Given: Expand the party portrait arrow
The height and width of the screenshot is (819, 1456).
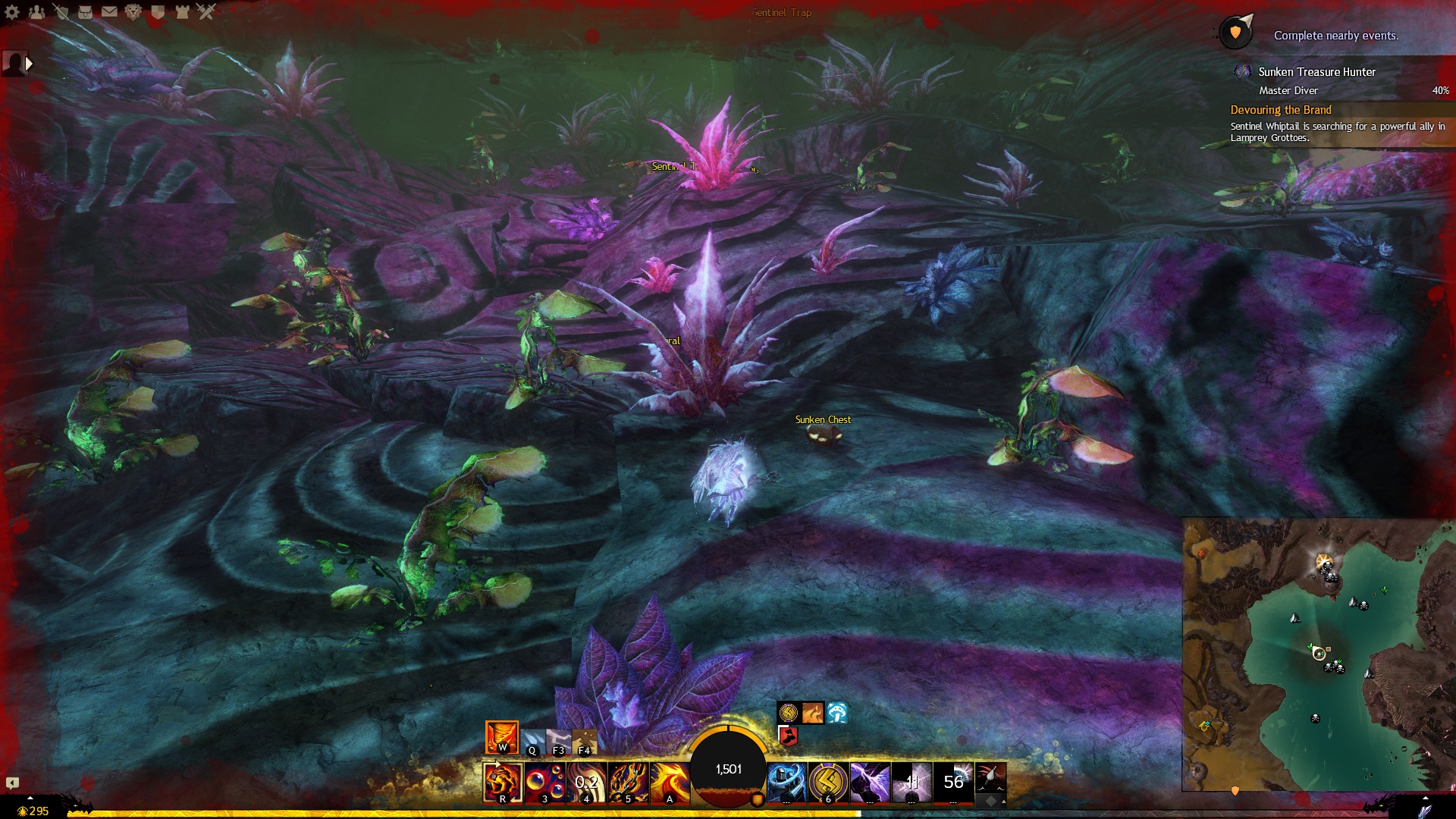Looking at the screenshot, I should click(30, 64).
